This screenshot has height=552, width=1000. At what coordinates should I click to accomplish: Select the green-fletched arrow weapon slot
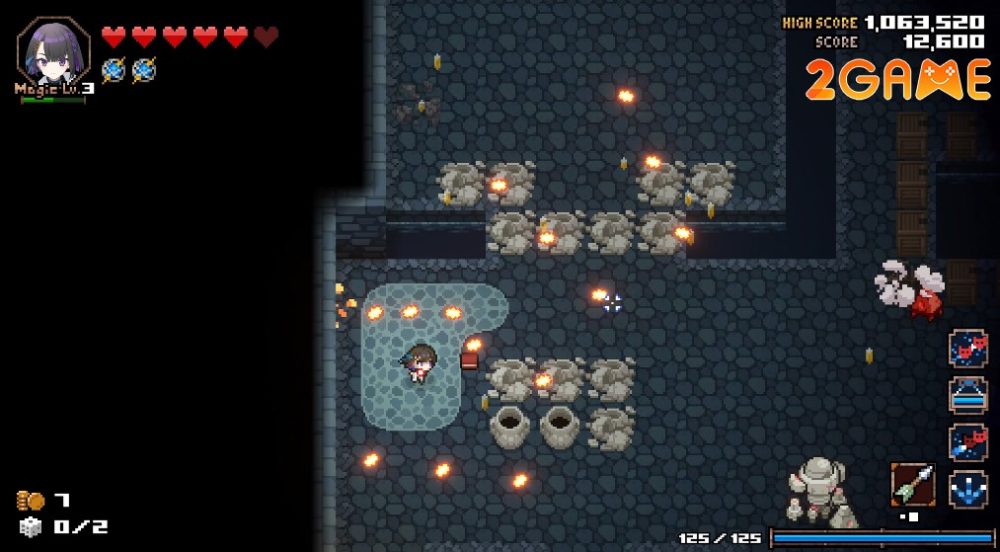pyautogui.click(x=913, y=484)
